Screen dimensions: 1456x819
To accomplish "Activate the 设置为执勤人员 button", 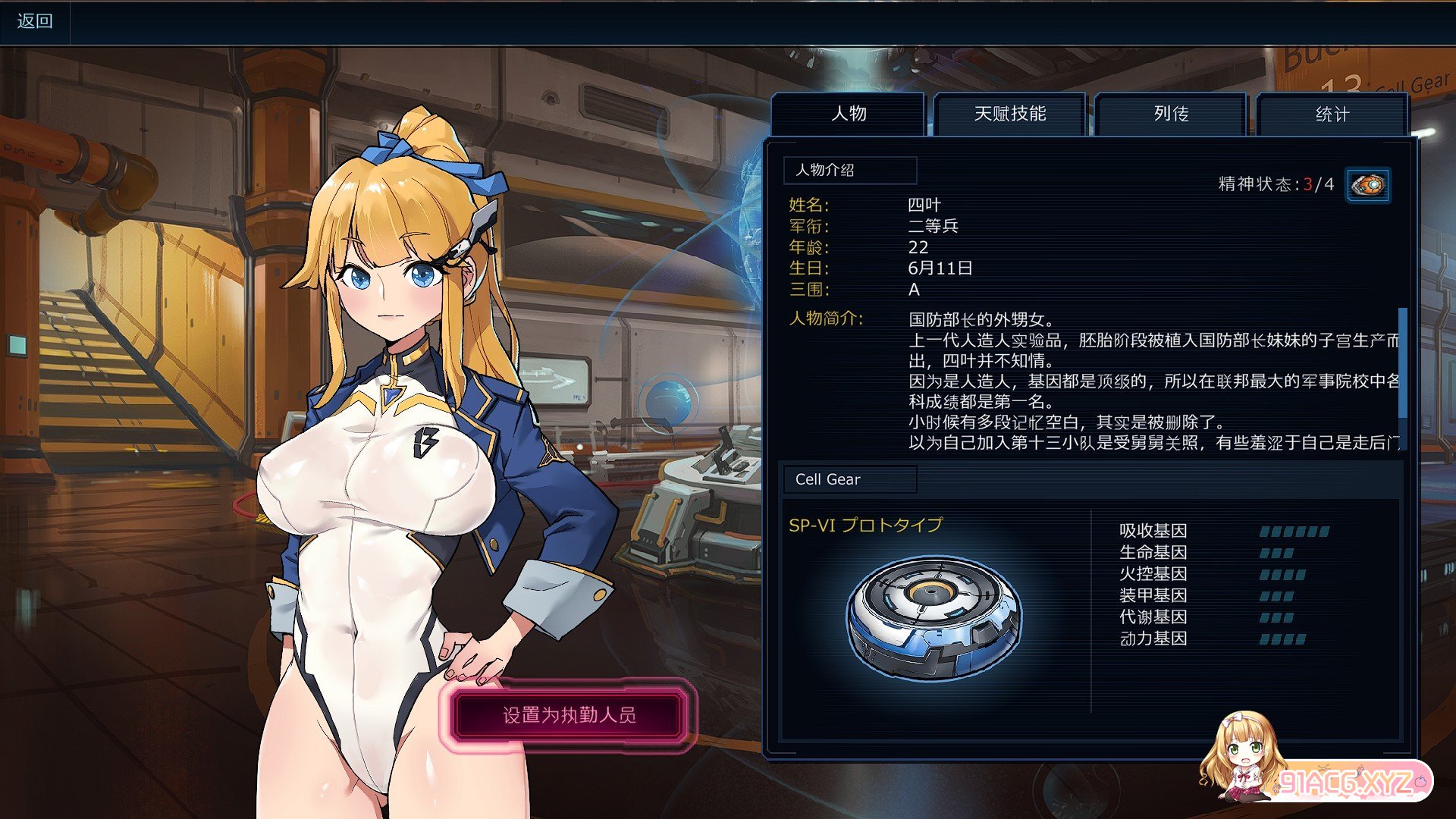I will [569, 715].
